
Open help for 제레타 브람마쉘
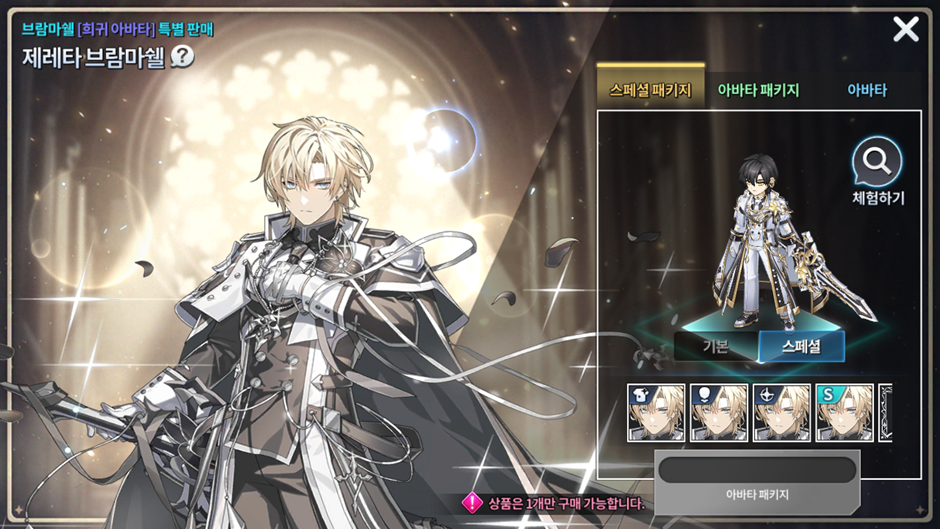pyautogui.click(x=183, y=56)
